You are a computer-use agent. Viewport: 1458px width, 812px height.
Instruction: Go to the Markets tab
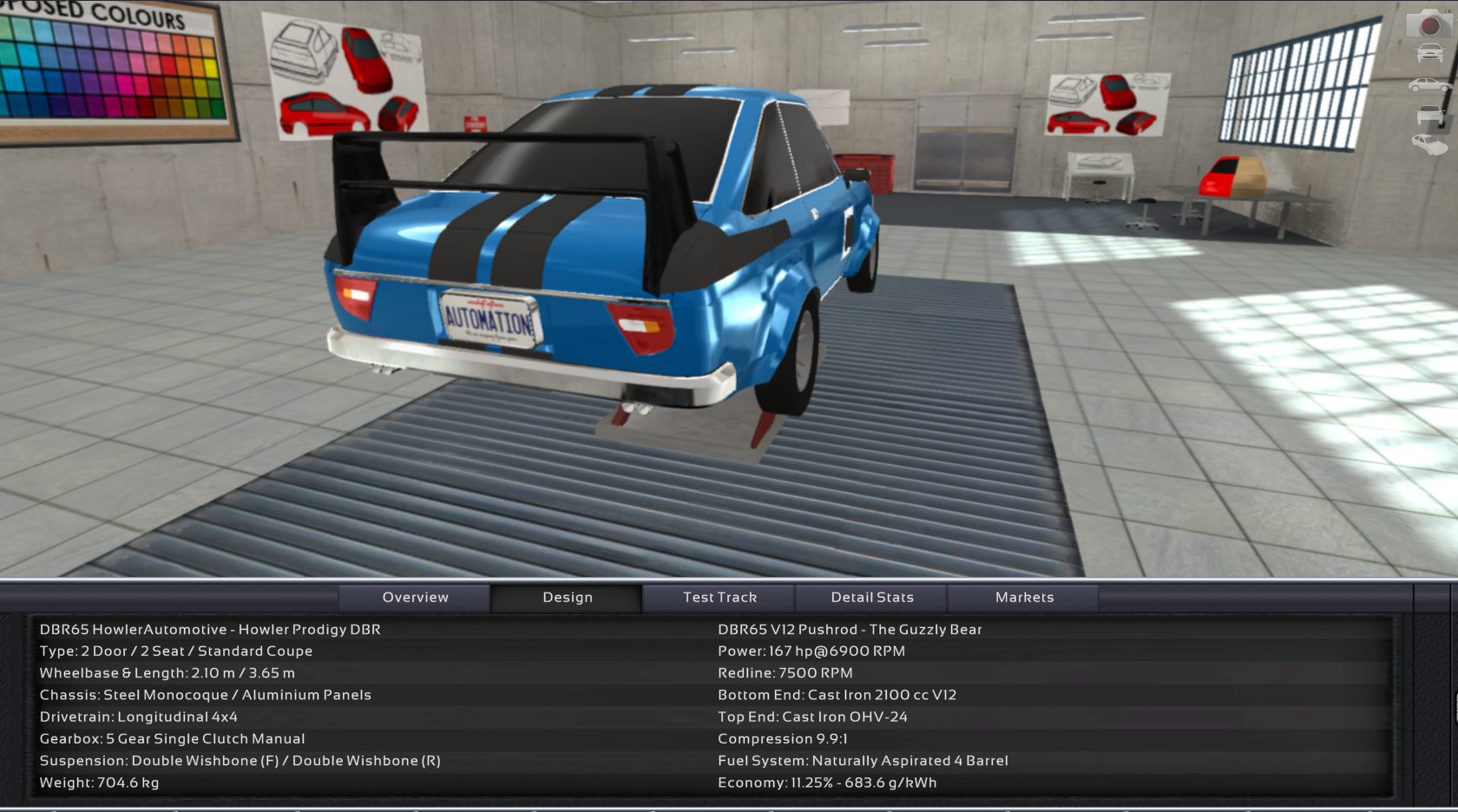1024,598
